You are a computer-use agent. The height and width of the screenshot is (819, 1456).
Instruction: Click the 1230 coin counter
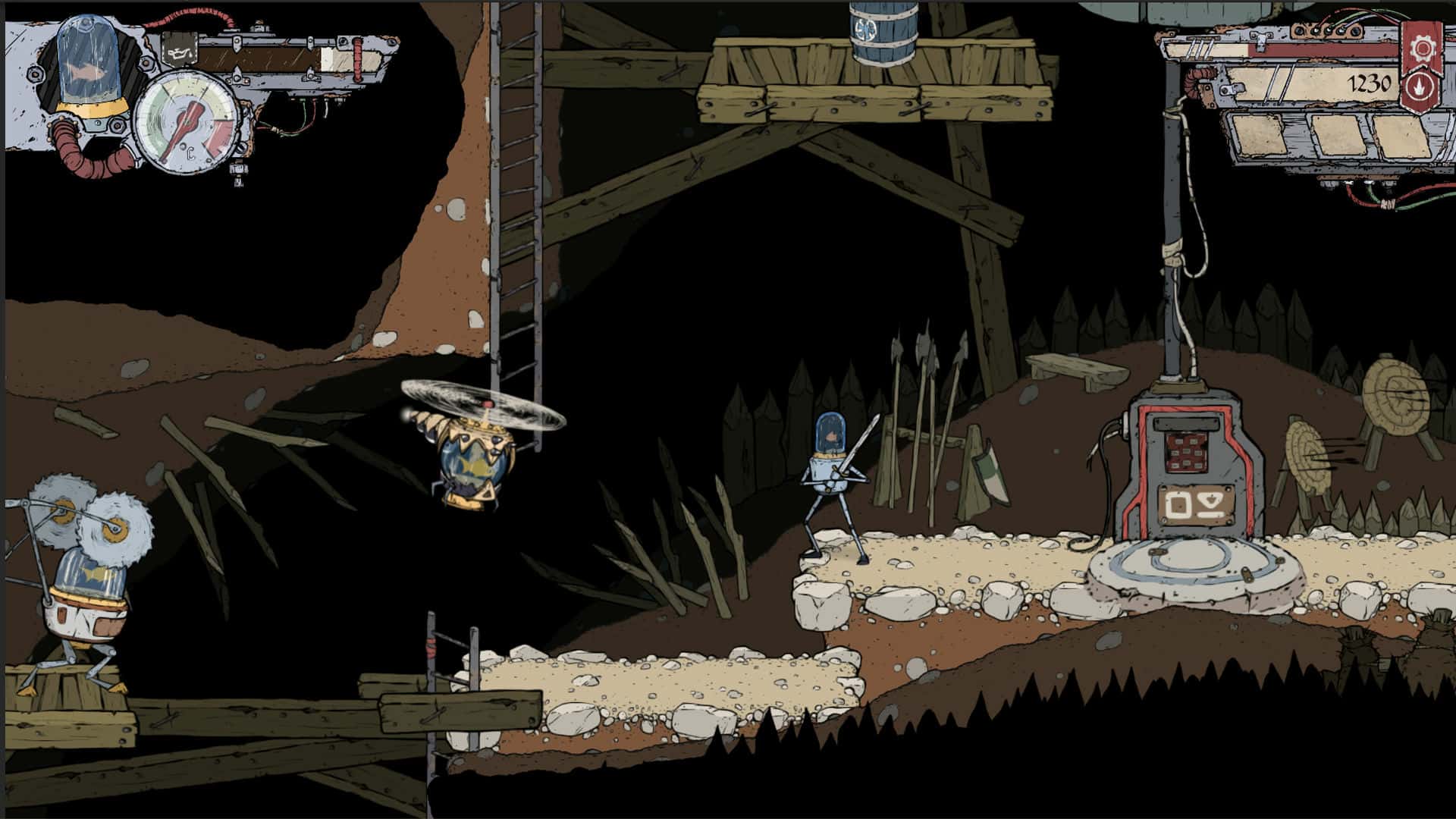pyautogui.click(x=1367, y=82)
